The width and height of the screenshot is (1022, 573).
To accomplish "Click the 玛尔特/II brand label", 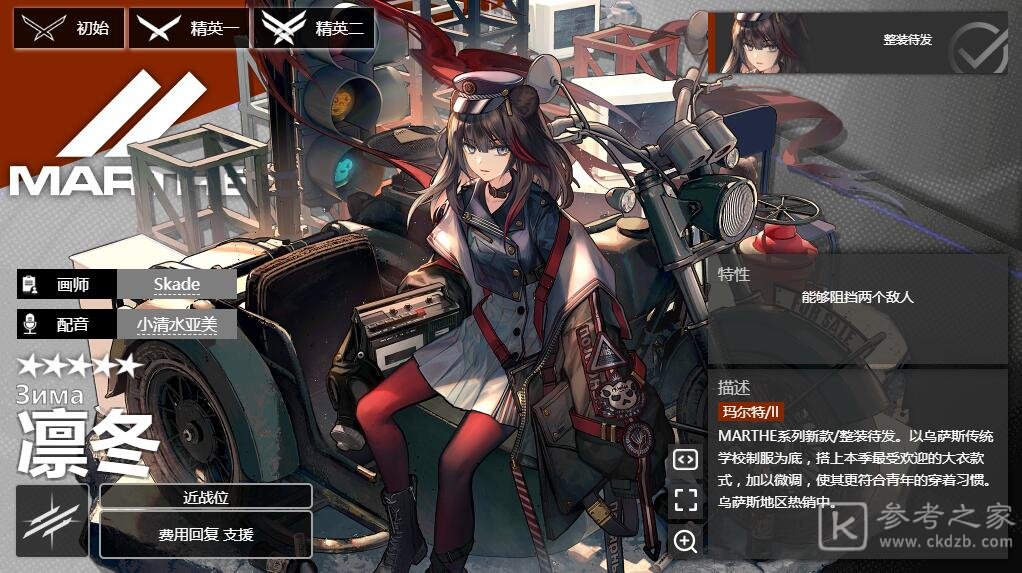I will pyautogui.click(x=751, y=411).
